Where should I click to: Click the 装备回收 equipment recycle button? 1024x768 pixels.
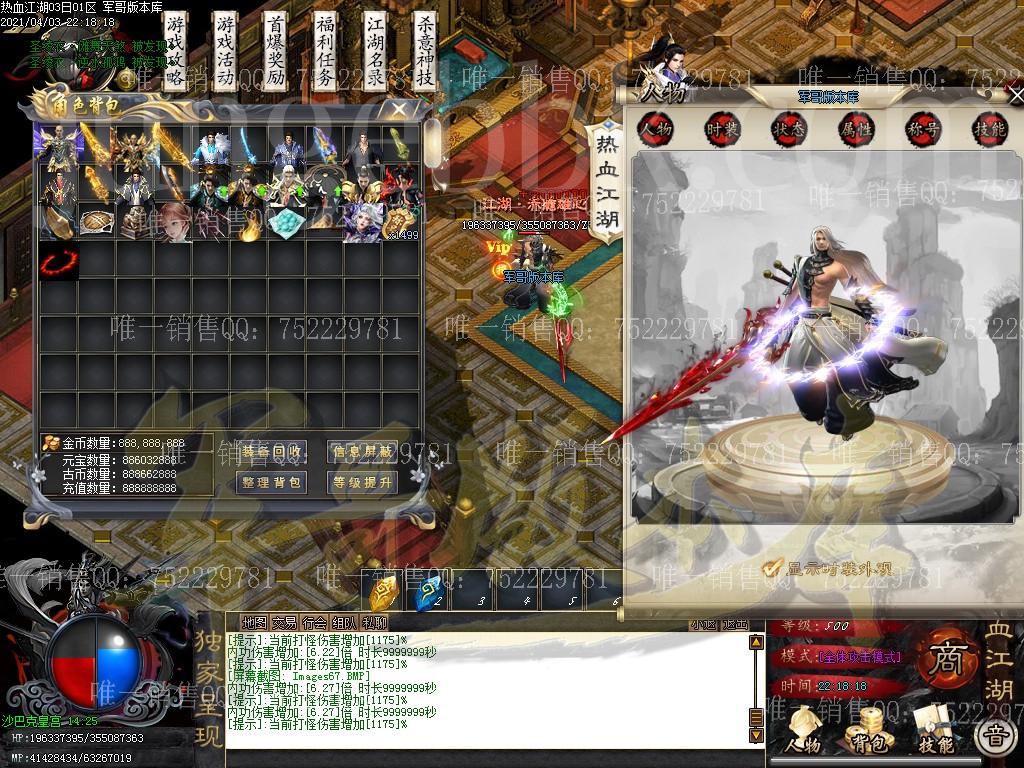click(272, 452)
